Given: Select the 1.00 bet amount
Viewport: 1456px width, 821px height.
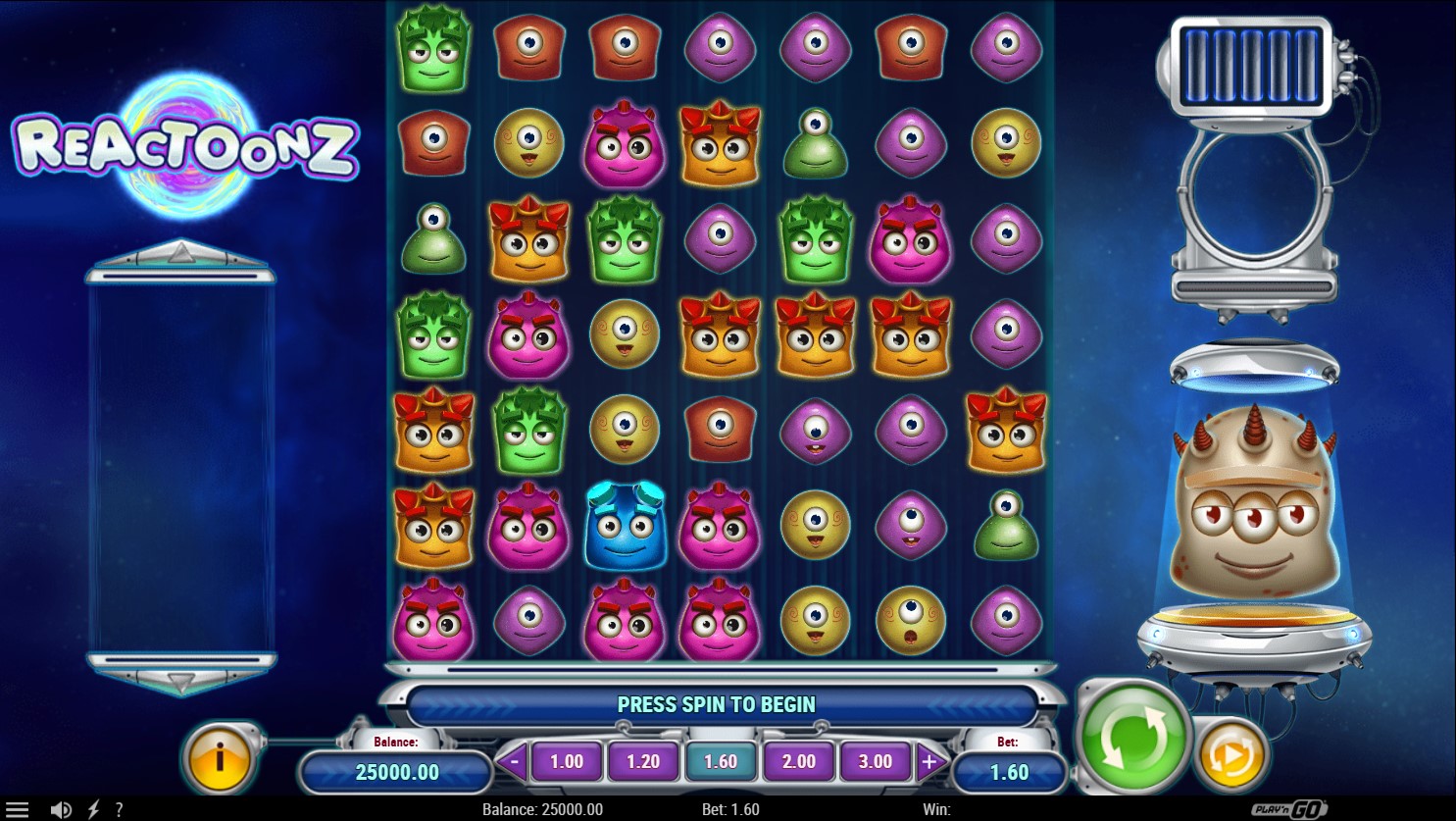Looking at the screenshot, I should click(567, 761).
